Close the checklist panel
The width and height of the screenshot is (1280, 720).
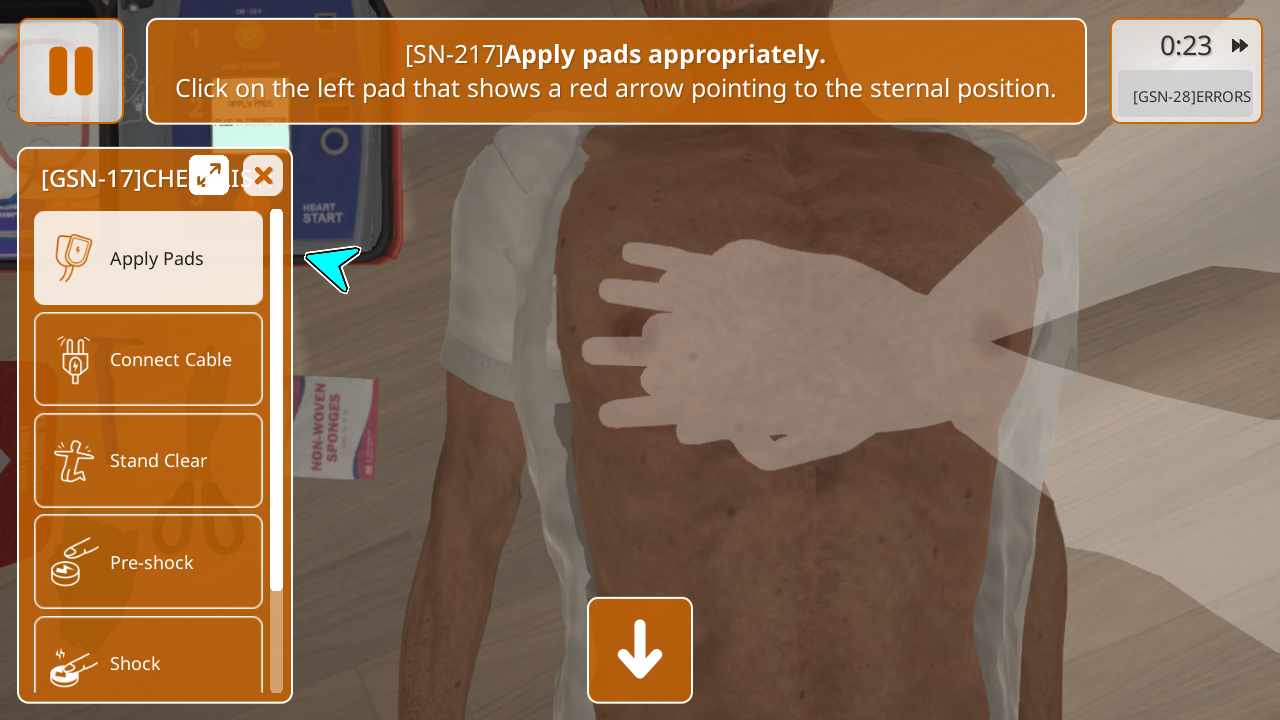(x=263, y=175)
